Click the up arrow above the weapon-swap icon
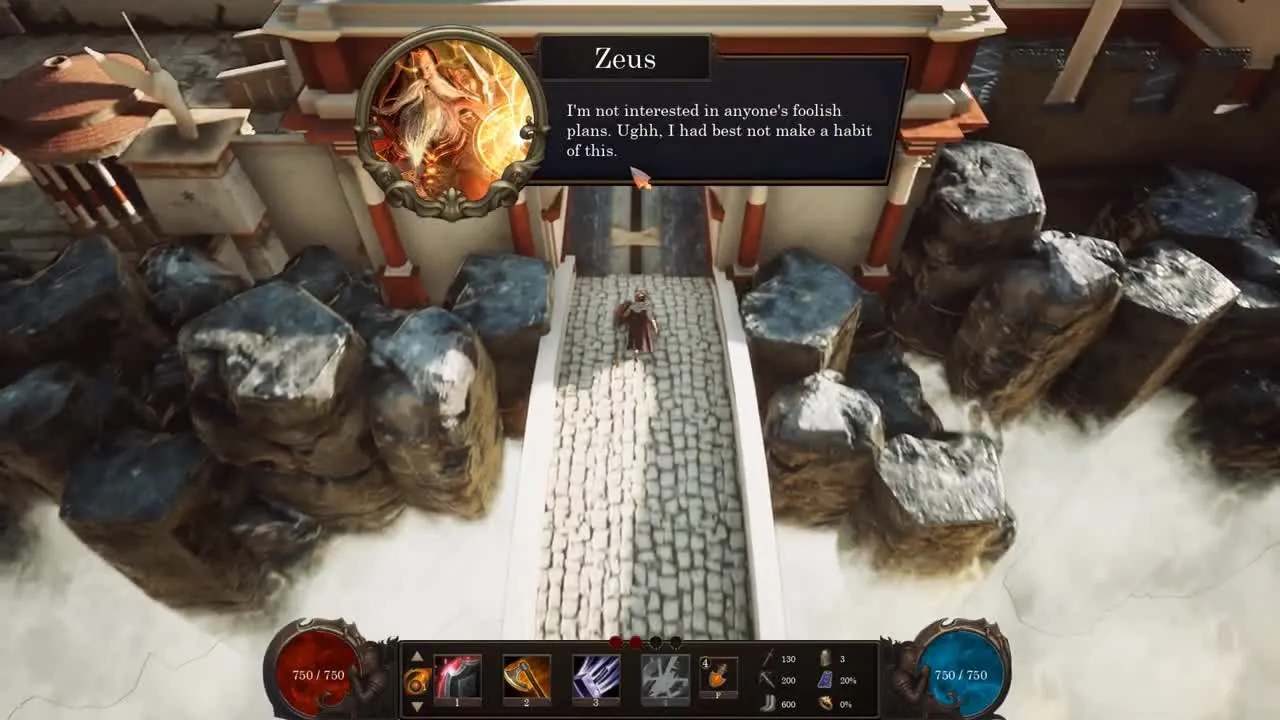The width and height of the screenshot is (1280, 720). tap(417, 657)
